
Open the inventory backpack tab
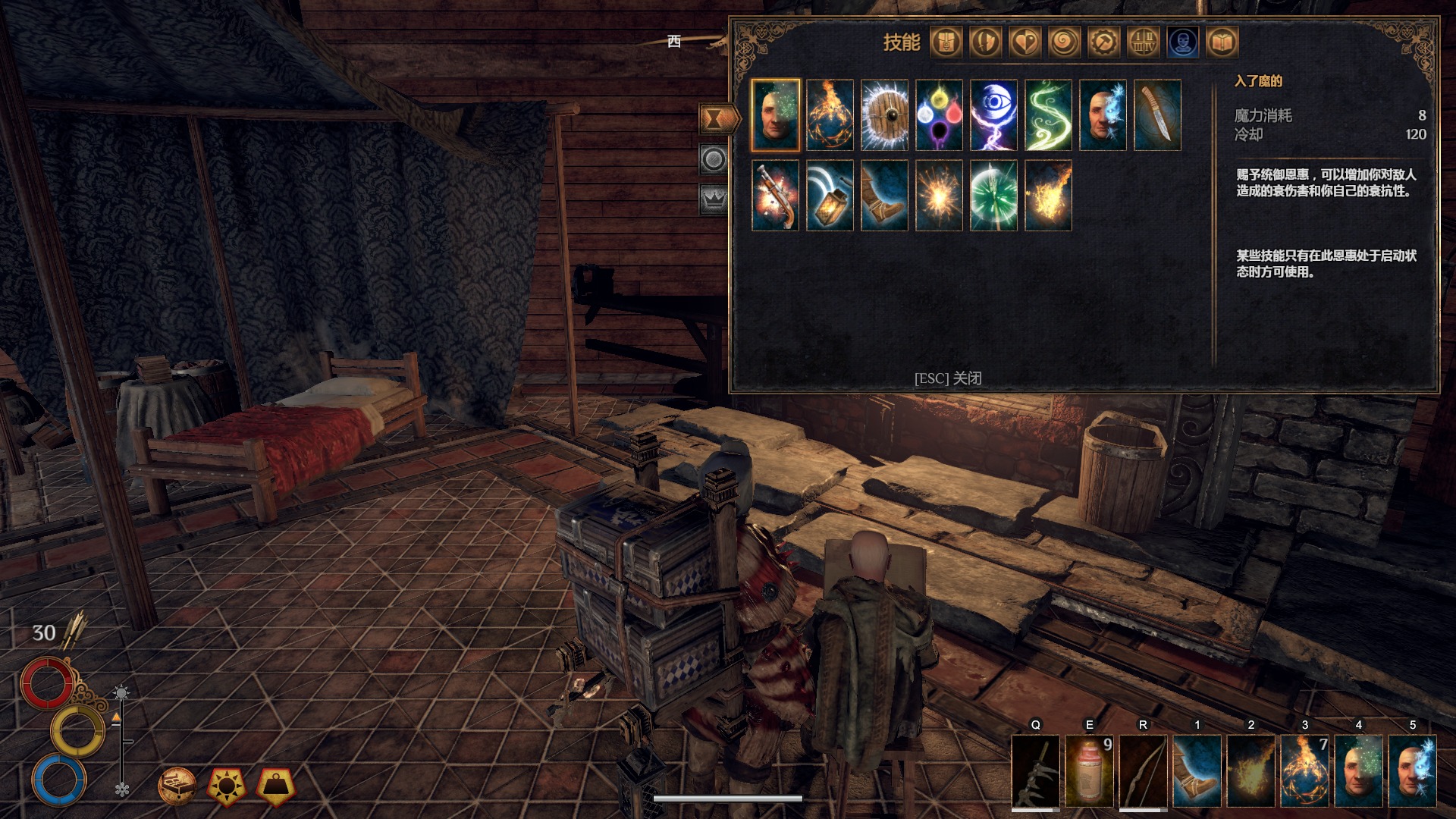[x=946, y=42]
